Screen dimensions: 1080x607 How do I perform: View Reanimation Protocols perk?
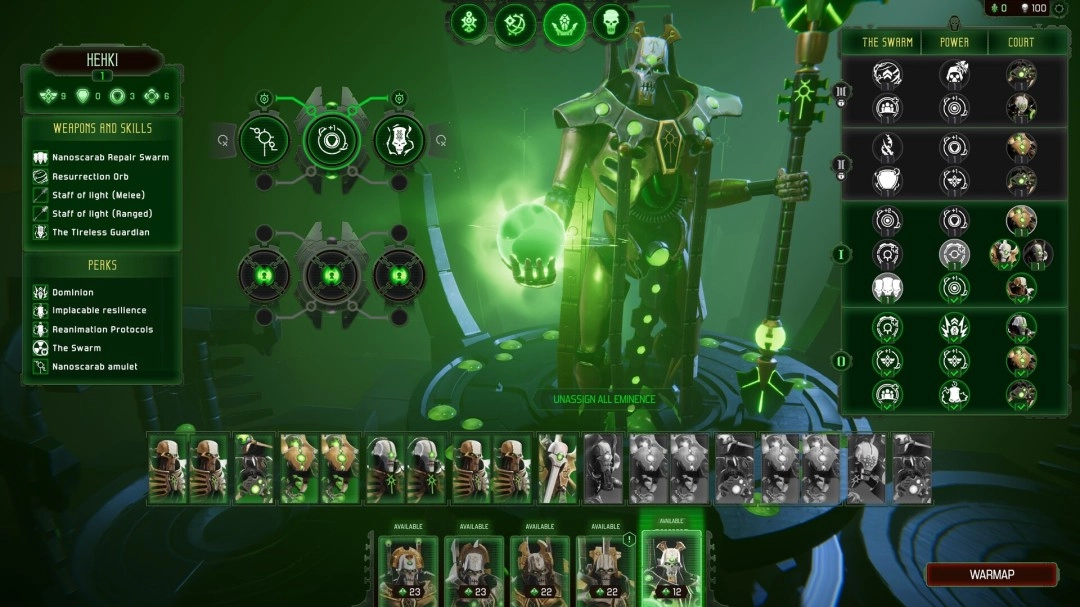coord(102,330)
